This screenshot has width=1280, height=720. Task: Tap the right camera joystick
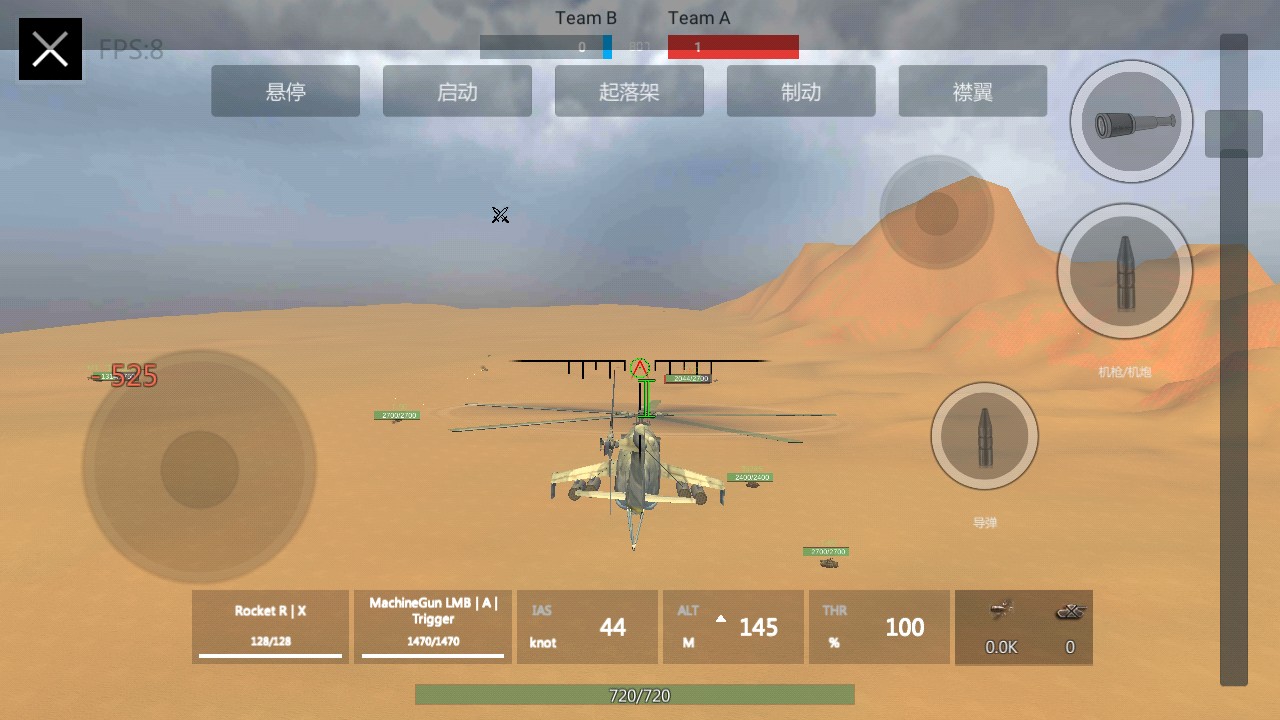(x=936, y=212)
